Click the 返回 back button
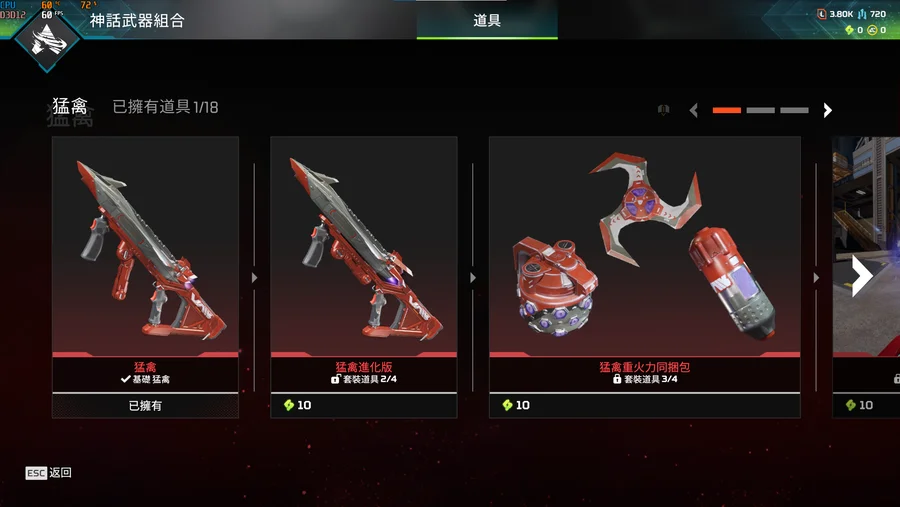The width and height of the screenshot is (900, 507). click(49, 472)
